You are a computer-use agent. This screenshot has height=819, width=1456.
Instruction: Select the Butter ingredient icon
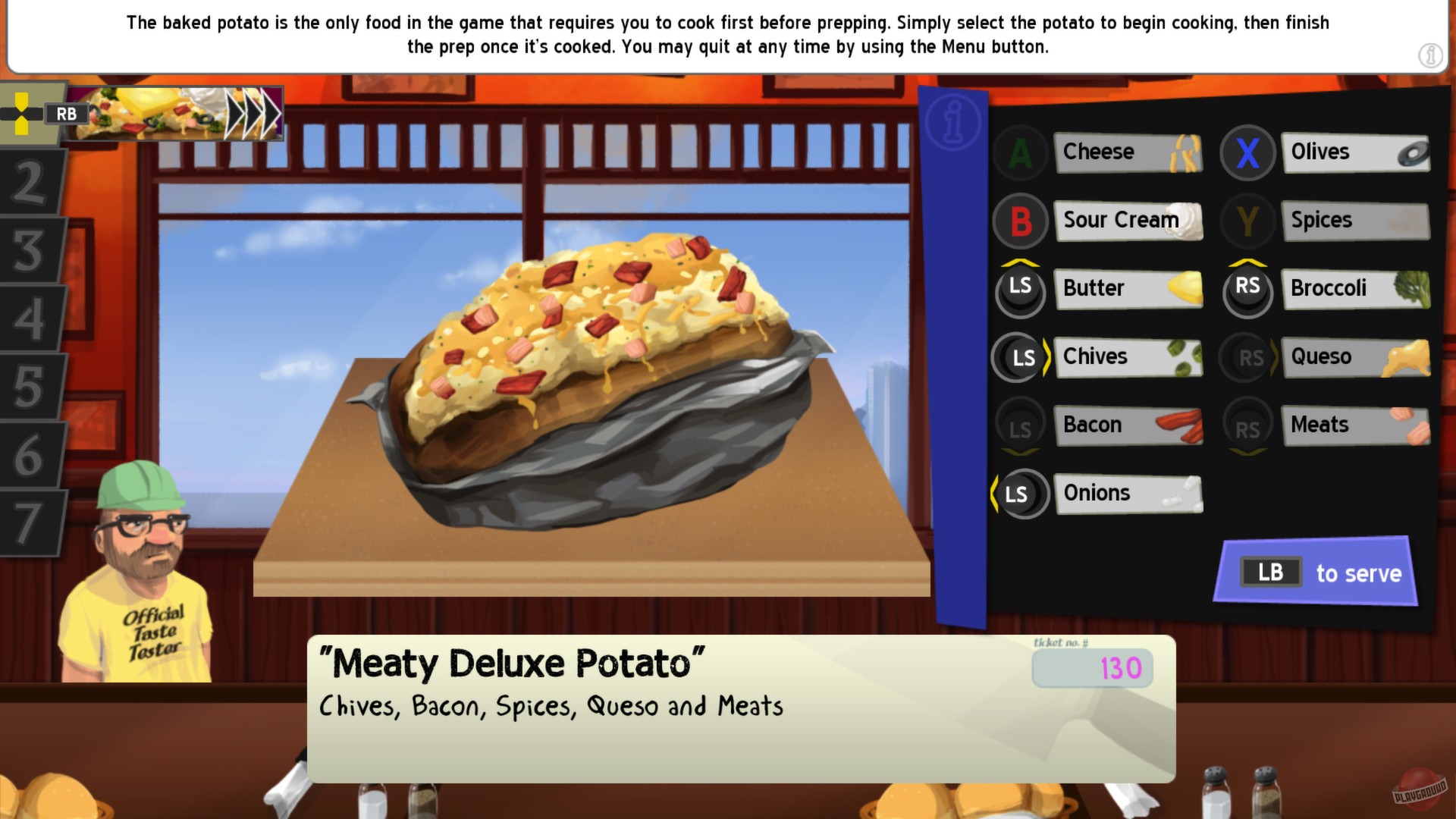1128,289
